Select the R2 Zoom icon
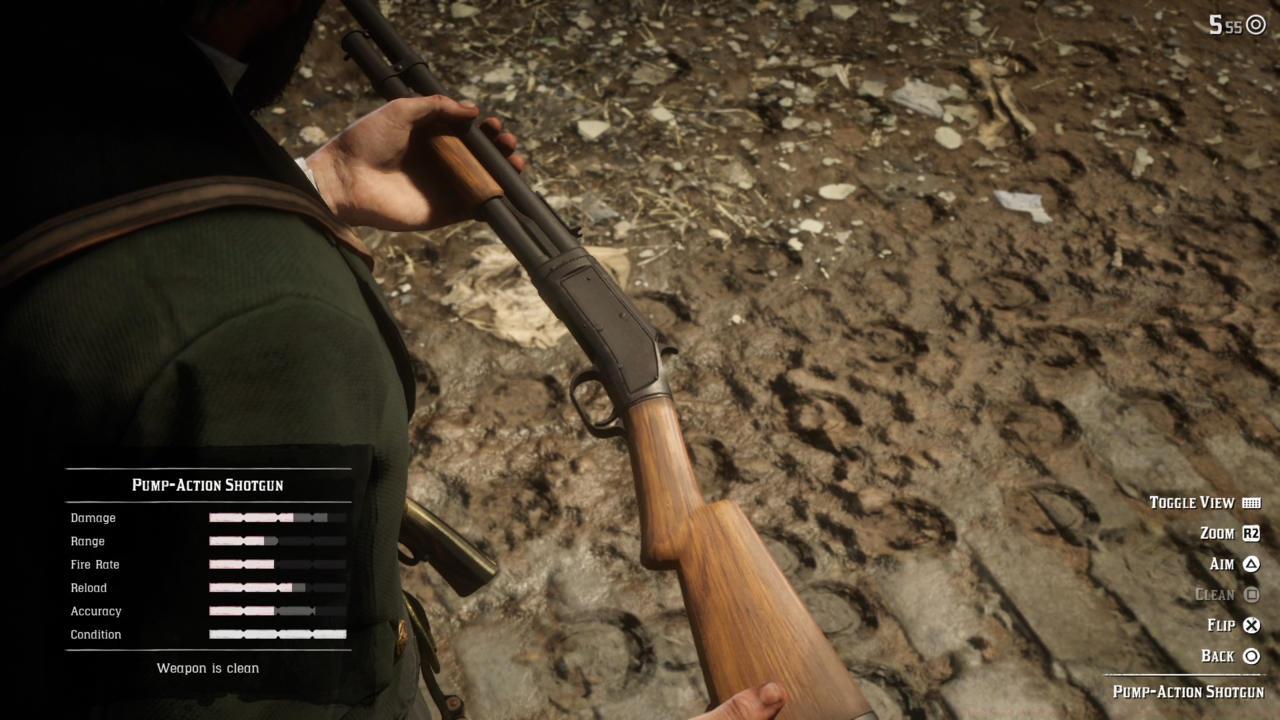The width and height of the screenshot is (1280, 720). click(x=1249, y=533)
